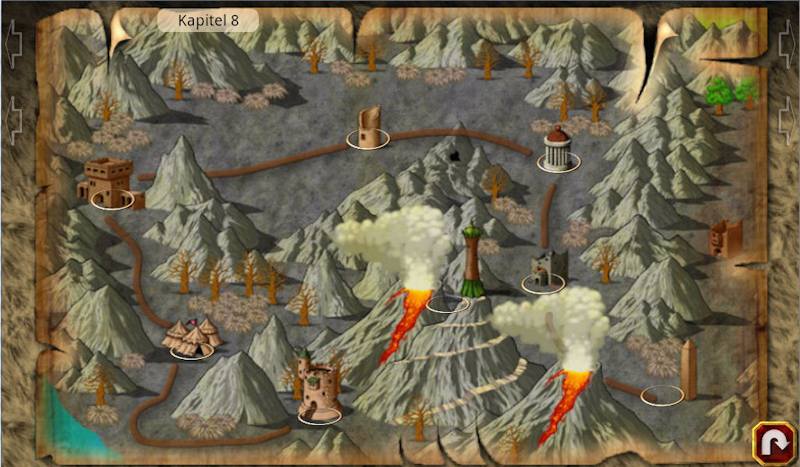Select the broken stone tower level
This screenshot has width=800, height=467.
coord(368,128)
